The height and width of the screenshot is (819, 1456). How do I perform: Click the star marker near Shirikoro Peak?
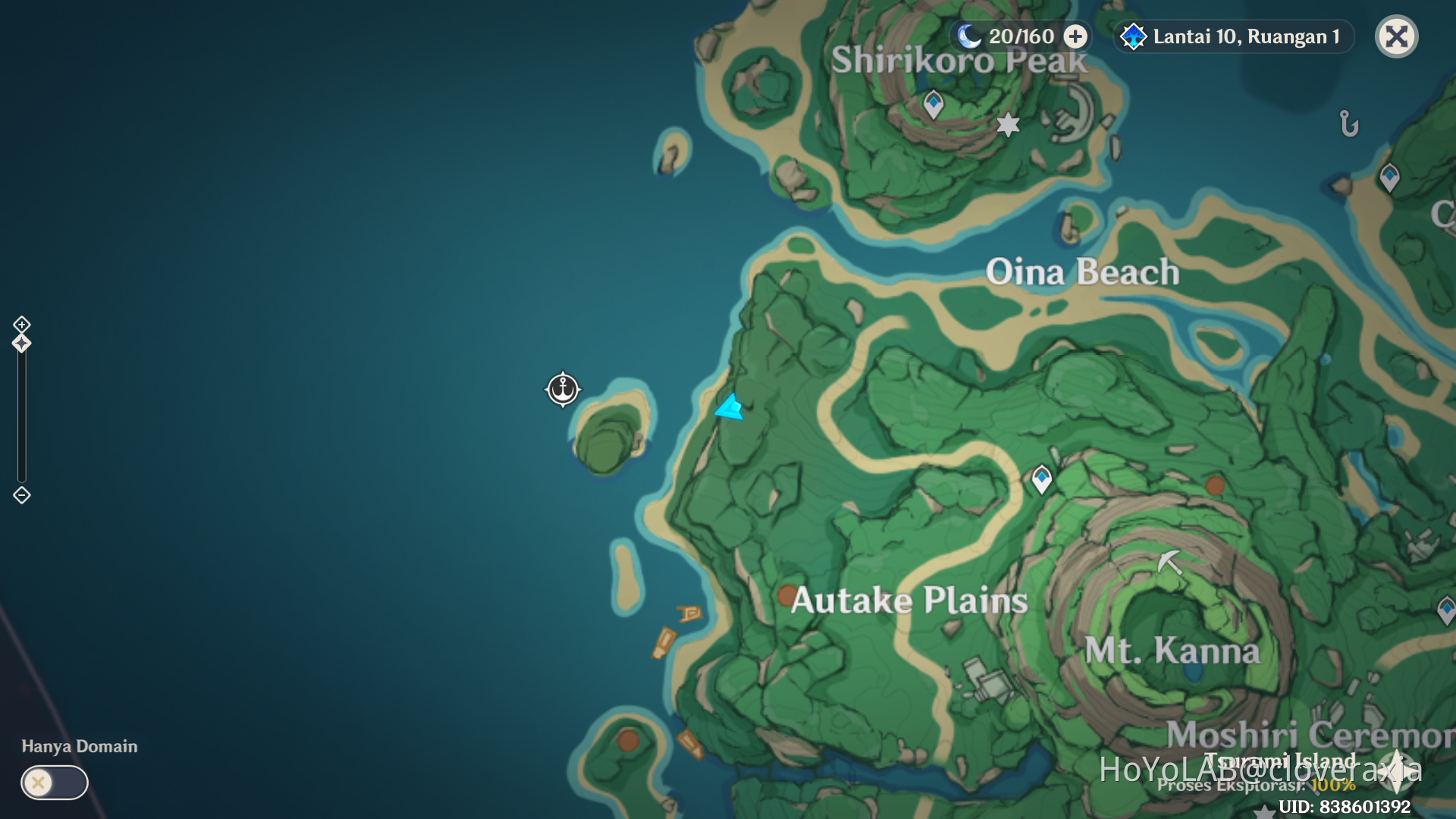(x=1007, y=125)
